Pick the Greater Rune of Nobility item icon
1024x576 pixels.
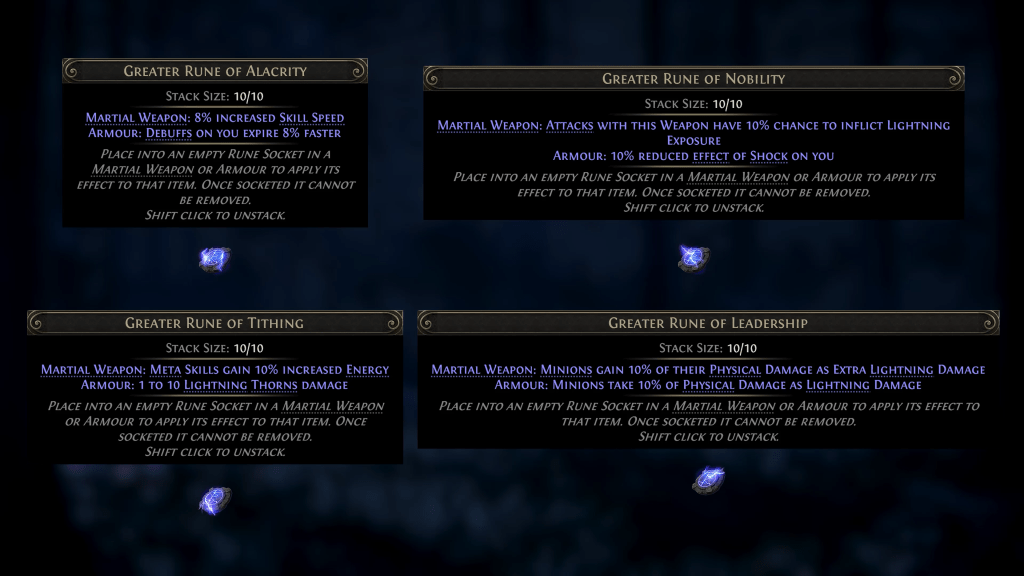(693, 258)
